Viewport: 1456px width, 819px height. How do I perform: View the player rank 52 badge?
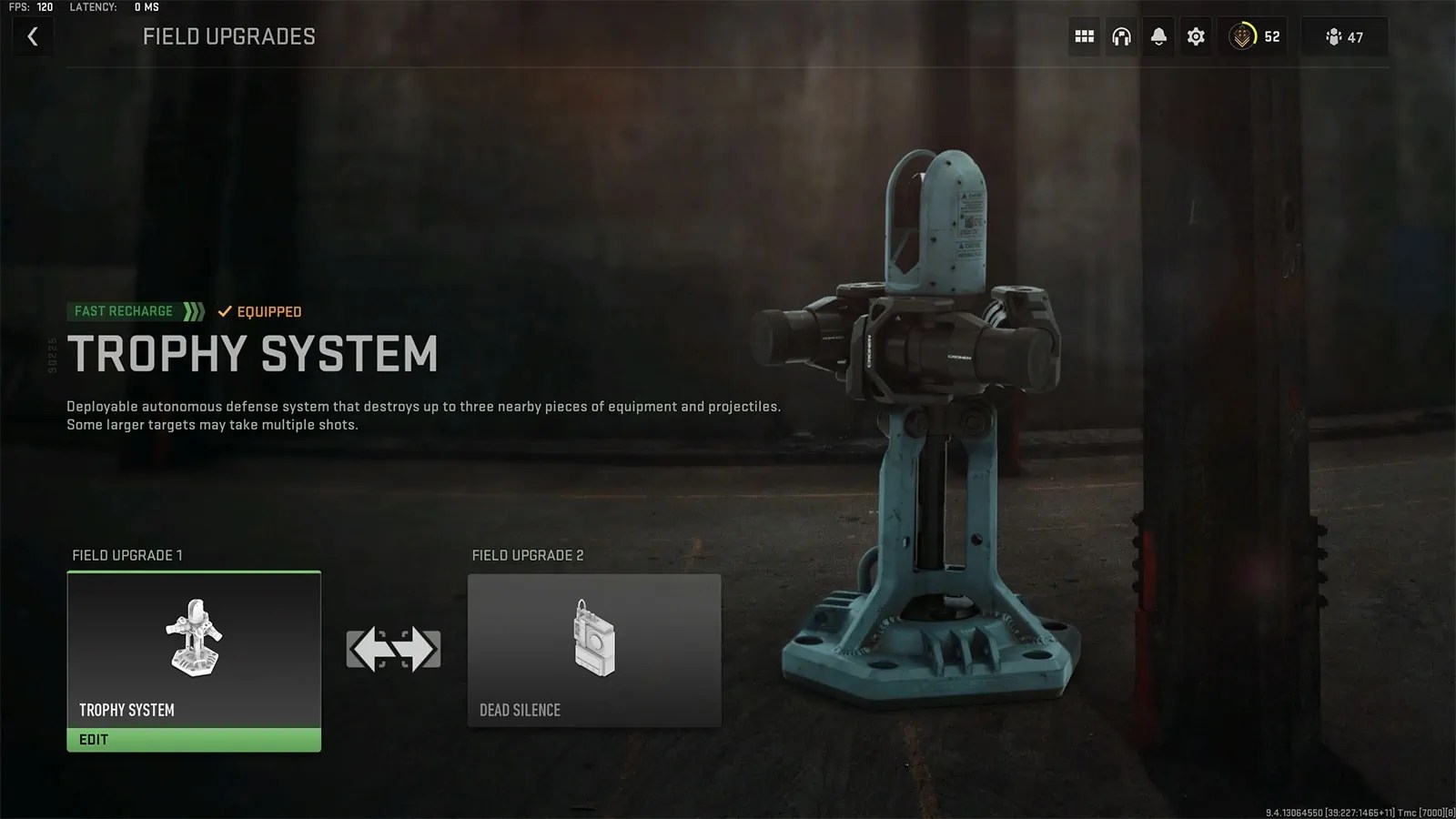[x=1254, y=36]
